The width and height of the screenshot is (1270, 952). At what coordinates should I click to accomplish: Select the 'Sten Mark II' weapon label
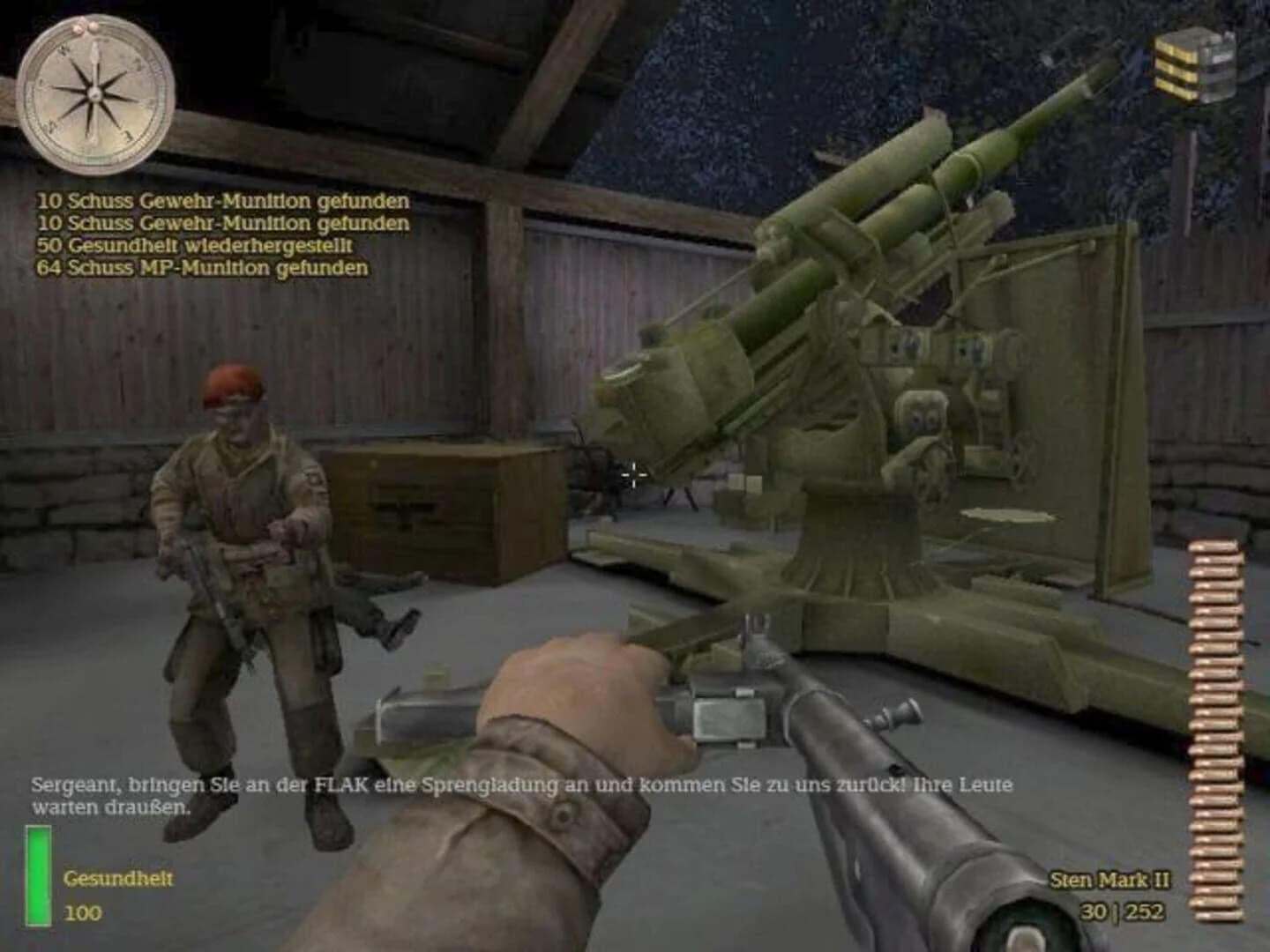point(1109,879)
